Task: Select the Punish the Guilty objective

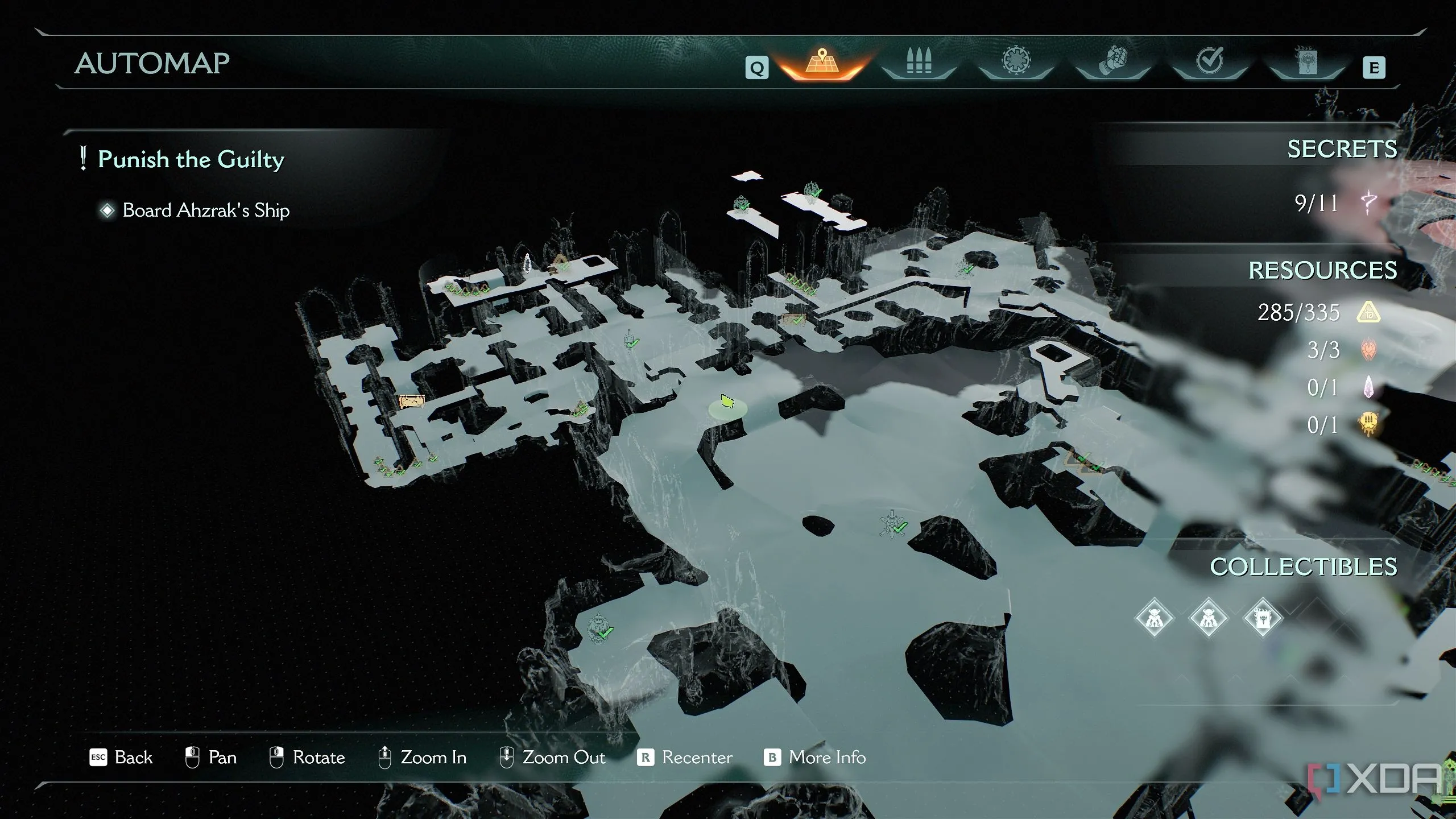Action: (x=191, y=159)
